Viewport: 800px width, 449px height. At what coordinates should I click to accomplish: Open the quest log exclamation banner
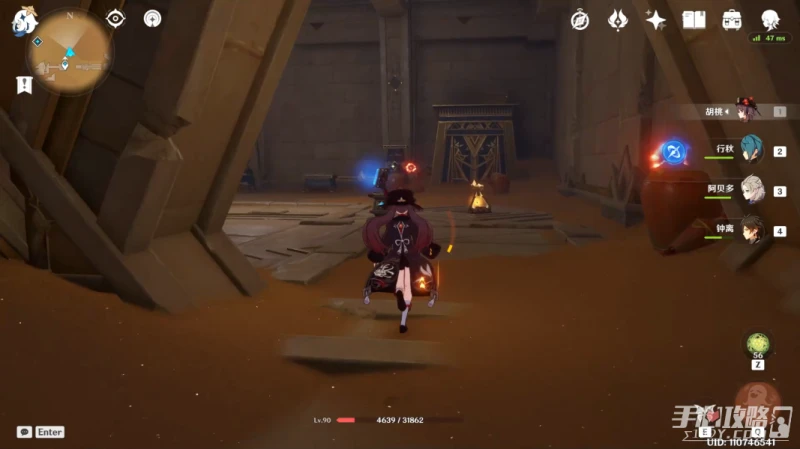24,86
